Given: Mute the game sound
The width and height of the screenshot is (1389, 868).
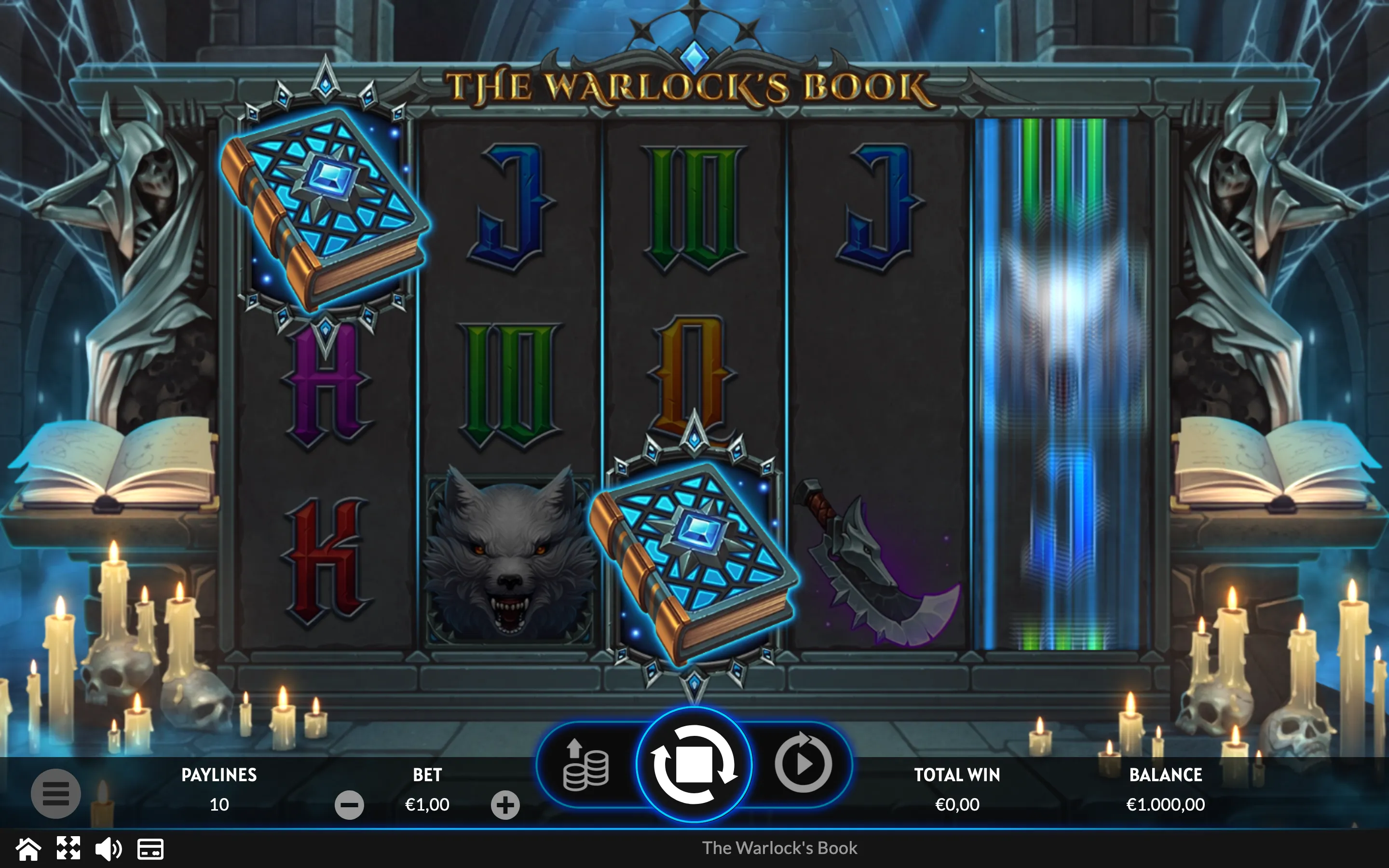Looking at the screenshot, I should click(108, 849).
